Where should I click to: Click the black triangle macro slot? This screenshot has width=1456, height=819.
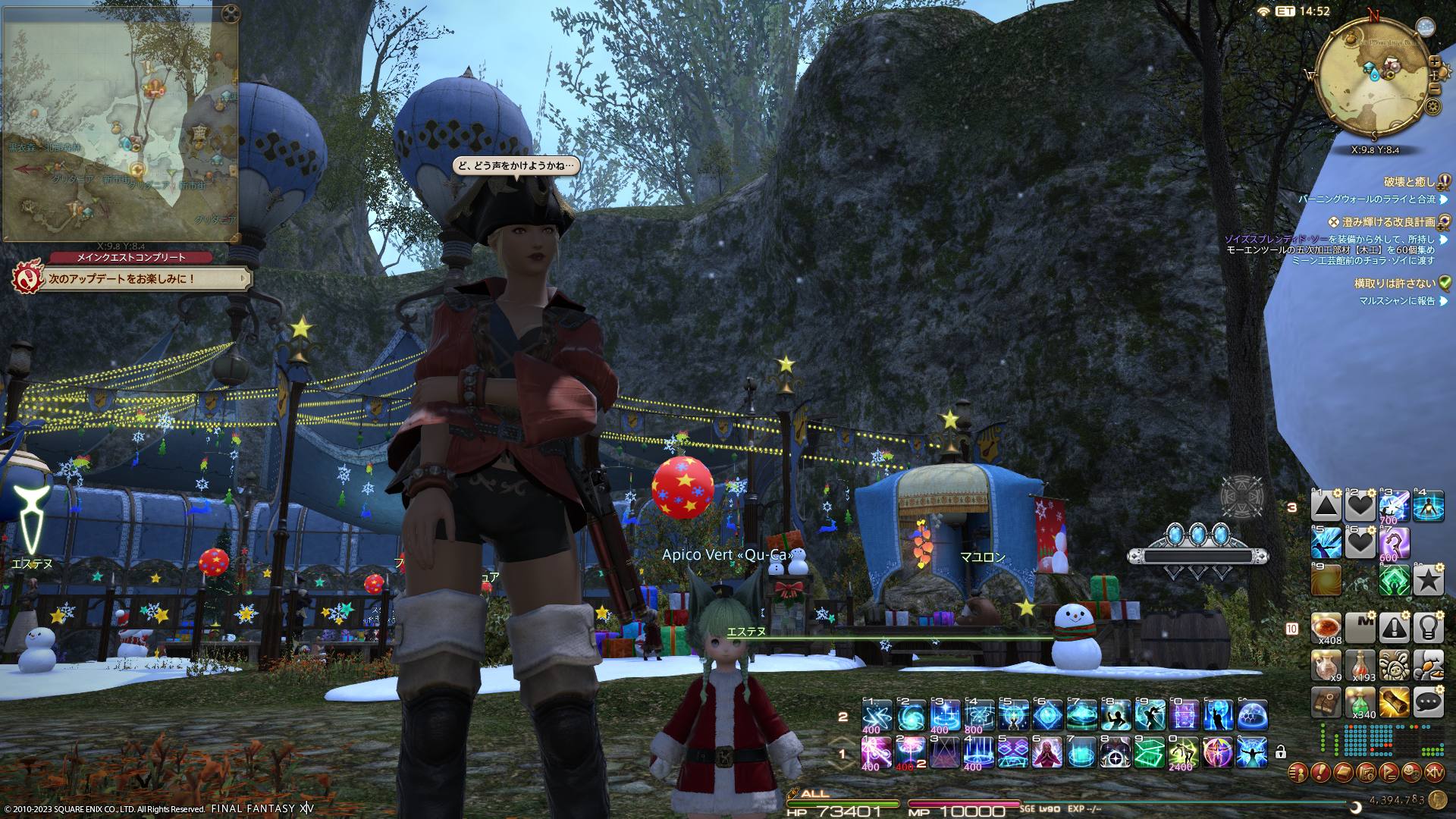coord(1326,507)
